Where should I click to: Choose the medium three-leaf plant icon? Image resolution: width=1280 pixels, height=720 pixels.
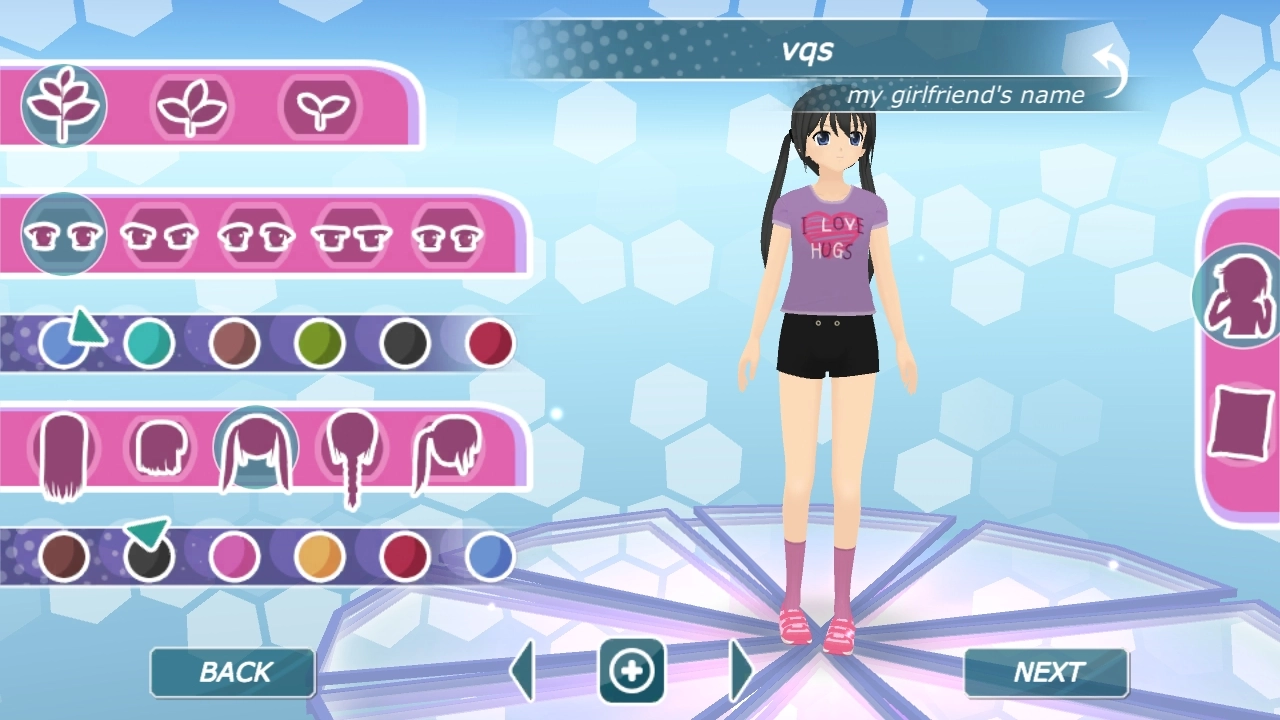click(x=191, y=106)
